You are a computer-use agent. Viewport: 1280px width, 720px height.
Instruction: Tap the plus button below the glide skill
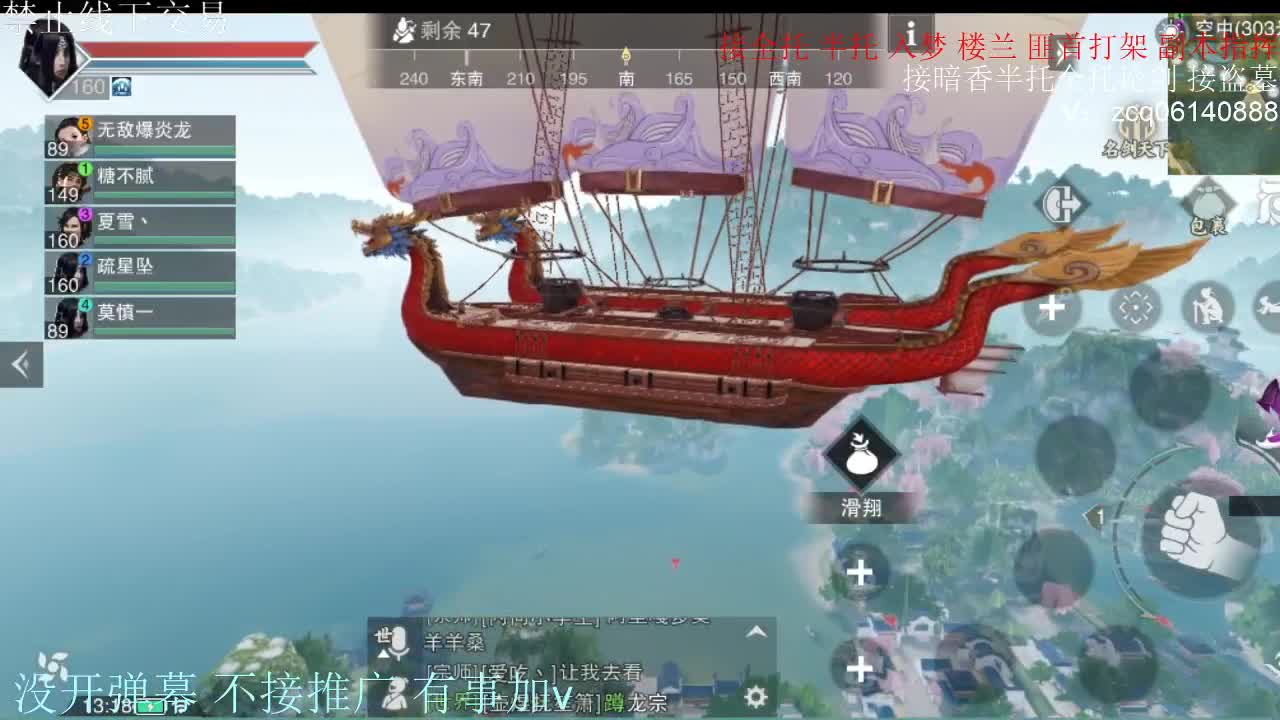(x=858, y=570)
